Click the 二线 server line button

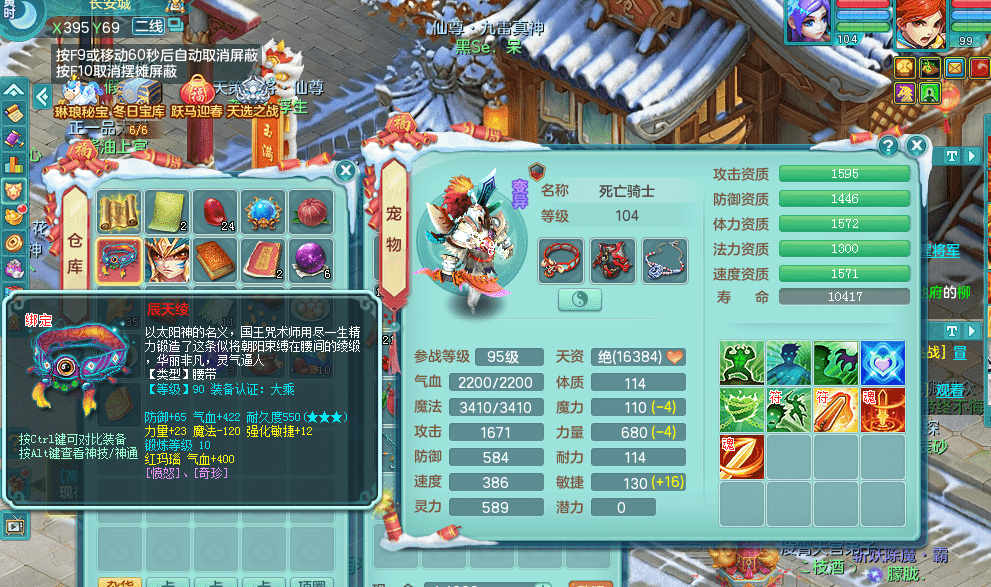[149, 26]
